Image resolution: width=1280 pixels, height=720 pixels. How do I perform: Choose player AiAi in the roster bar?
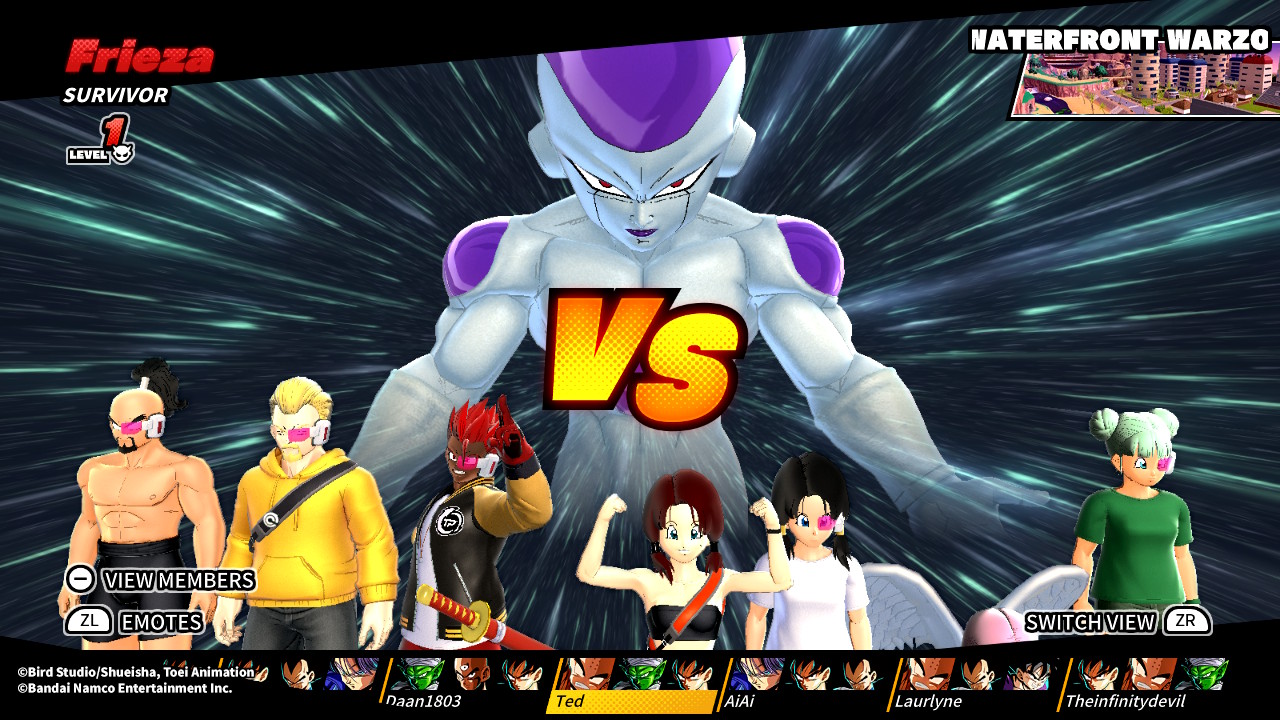pos(740,701)
